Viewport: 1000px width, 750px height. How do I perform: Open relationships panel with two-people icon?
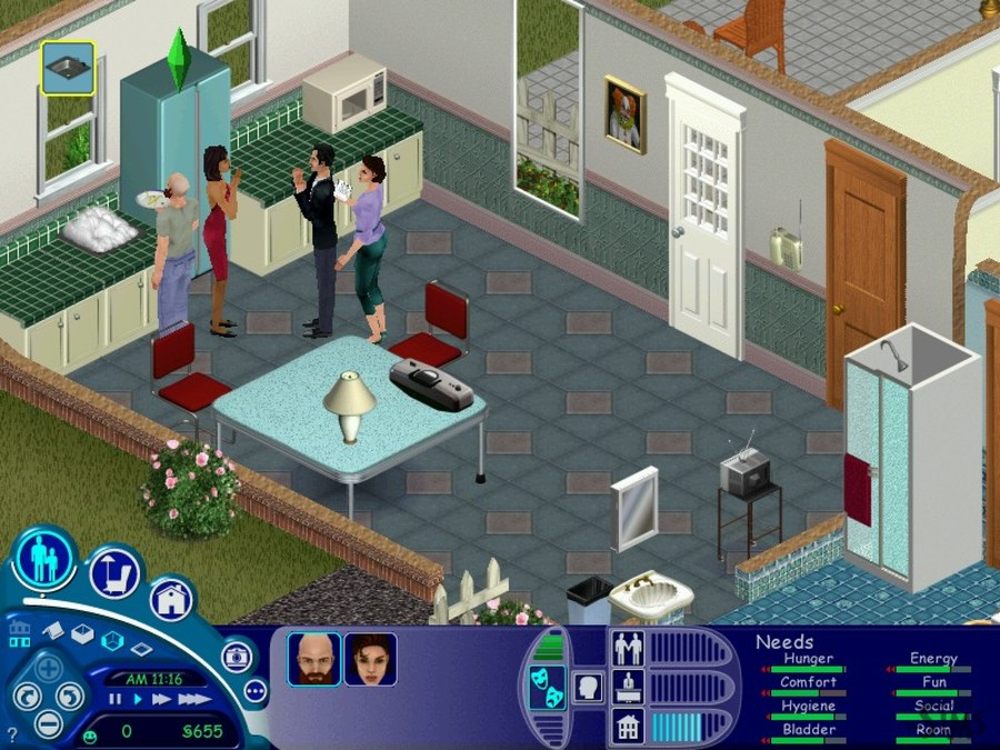point(628,649)
